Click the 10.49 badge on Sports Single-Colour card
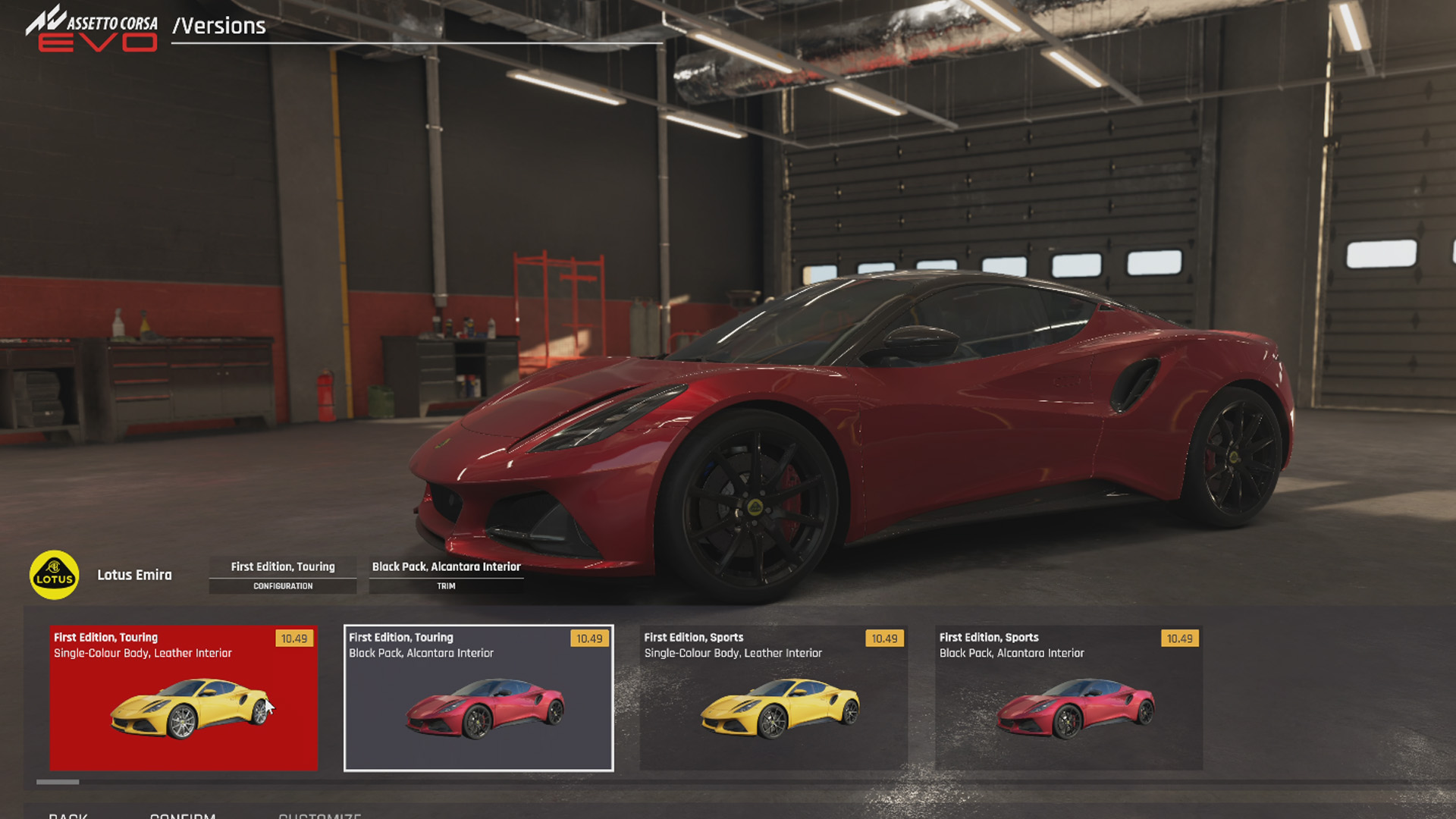 coord(883,639)
